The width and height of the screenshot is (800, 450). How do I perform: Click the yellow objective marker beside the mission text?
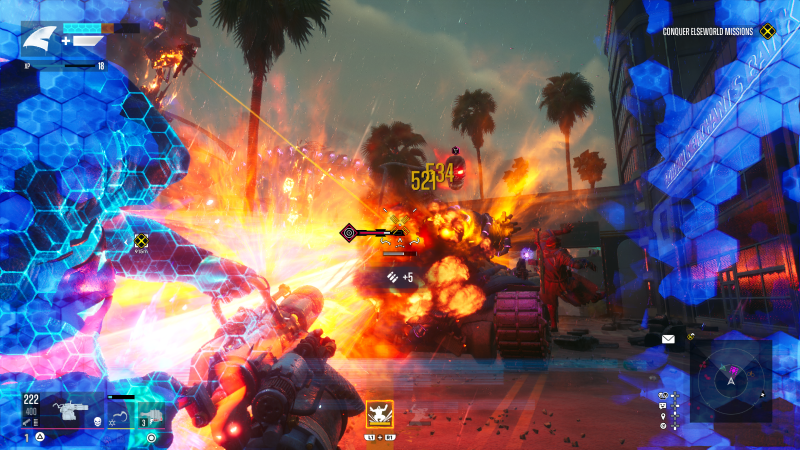tap(767, 31)
